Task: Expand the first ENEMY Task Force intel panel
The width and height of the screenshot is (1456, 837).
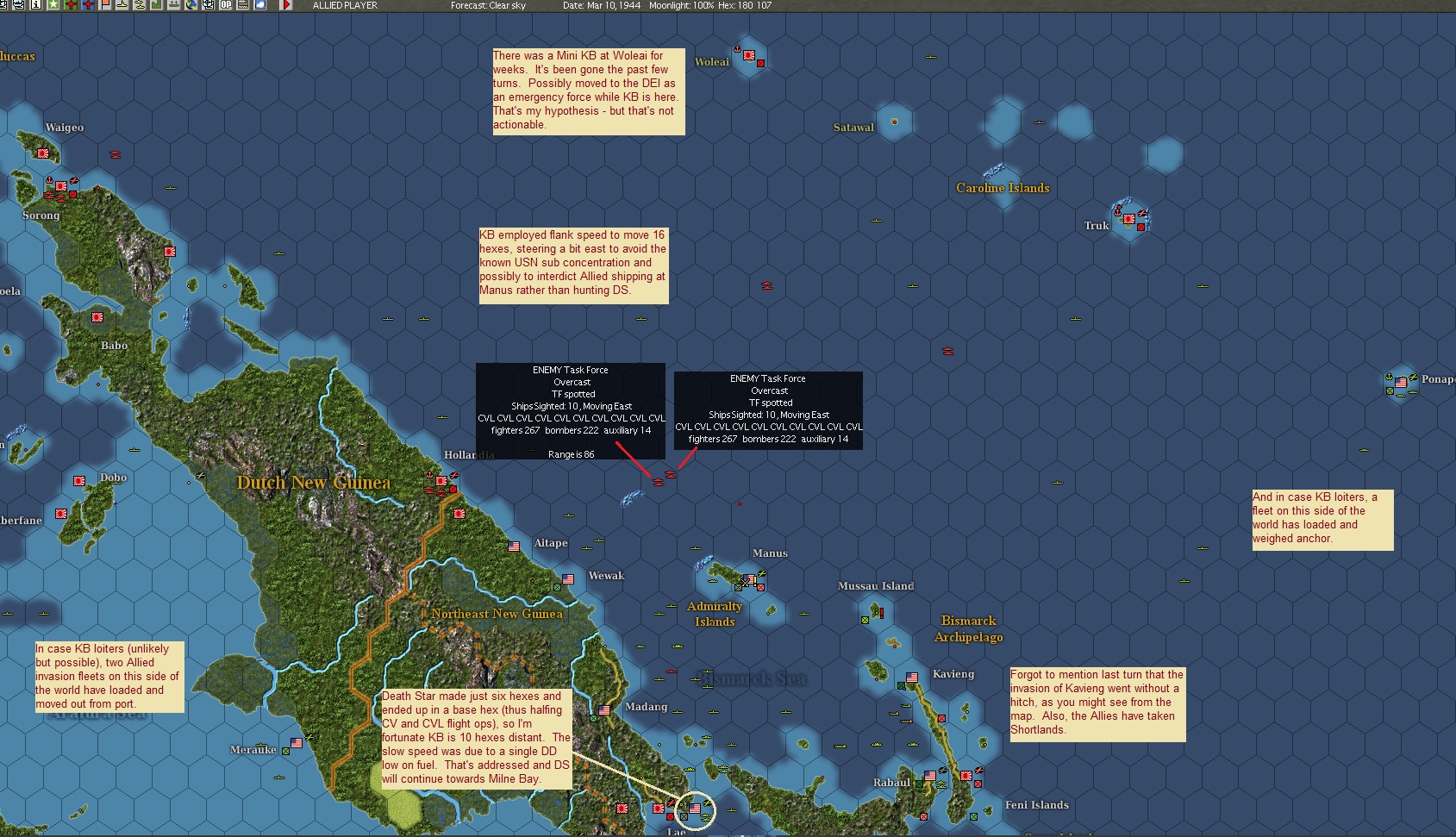Action: tap(570, 411)
